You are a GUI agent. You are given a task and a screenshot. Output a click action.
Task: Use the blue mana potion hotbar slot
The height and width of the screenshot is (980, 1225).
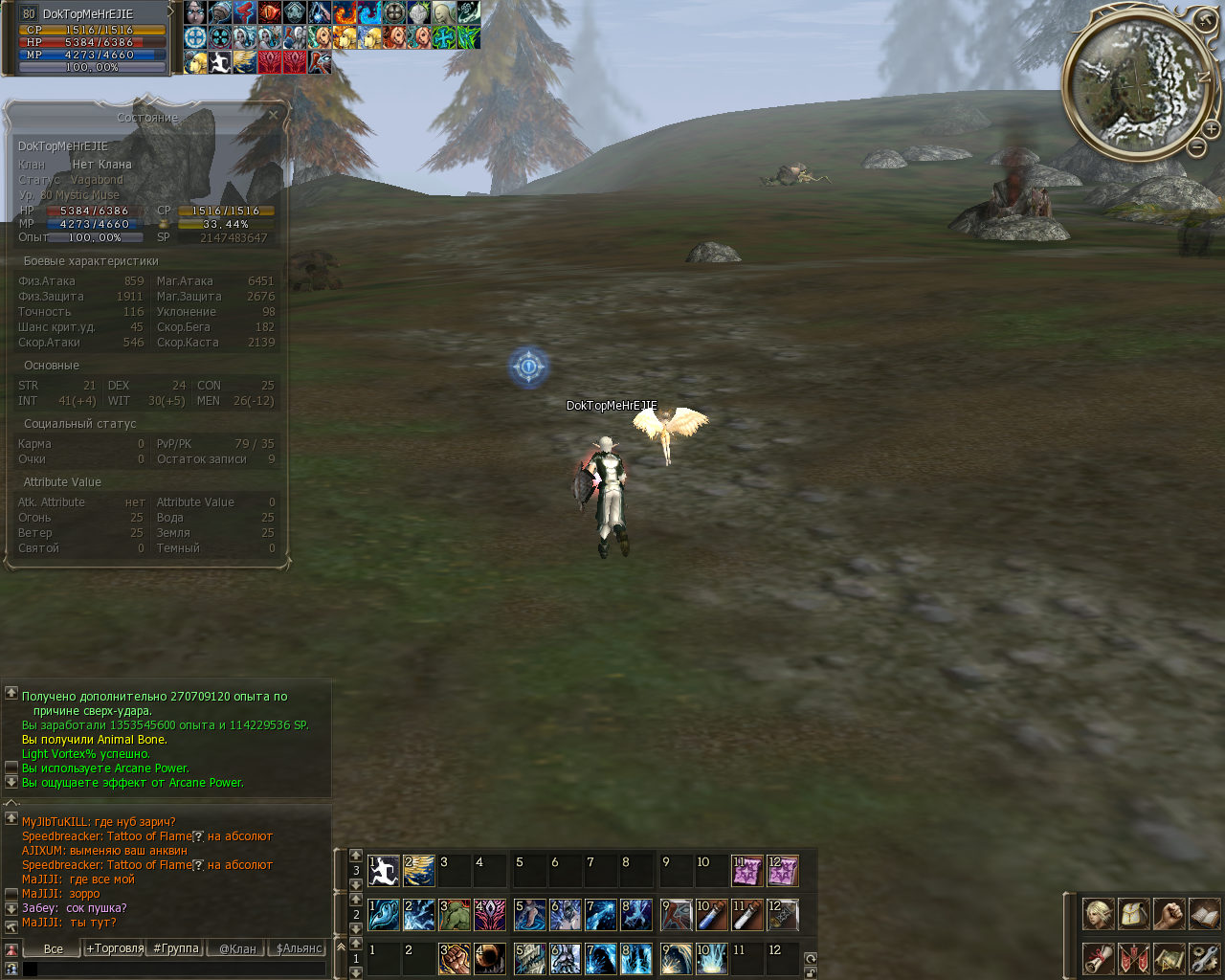click(710, 915)
